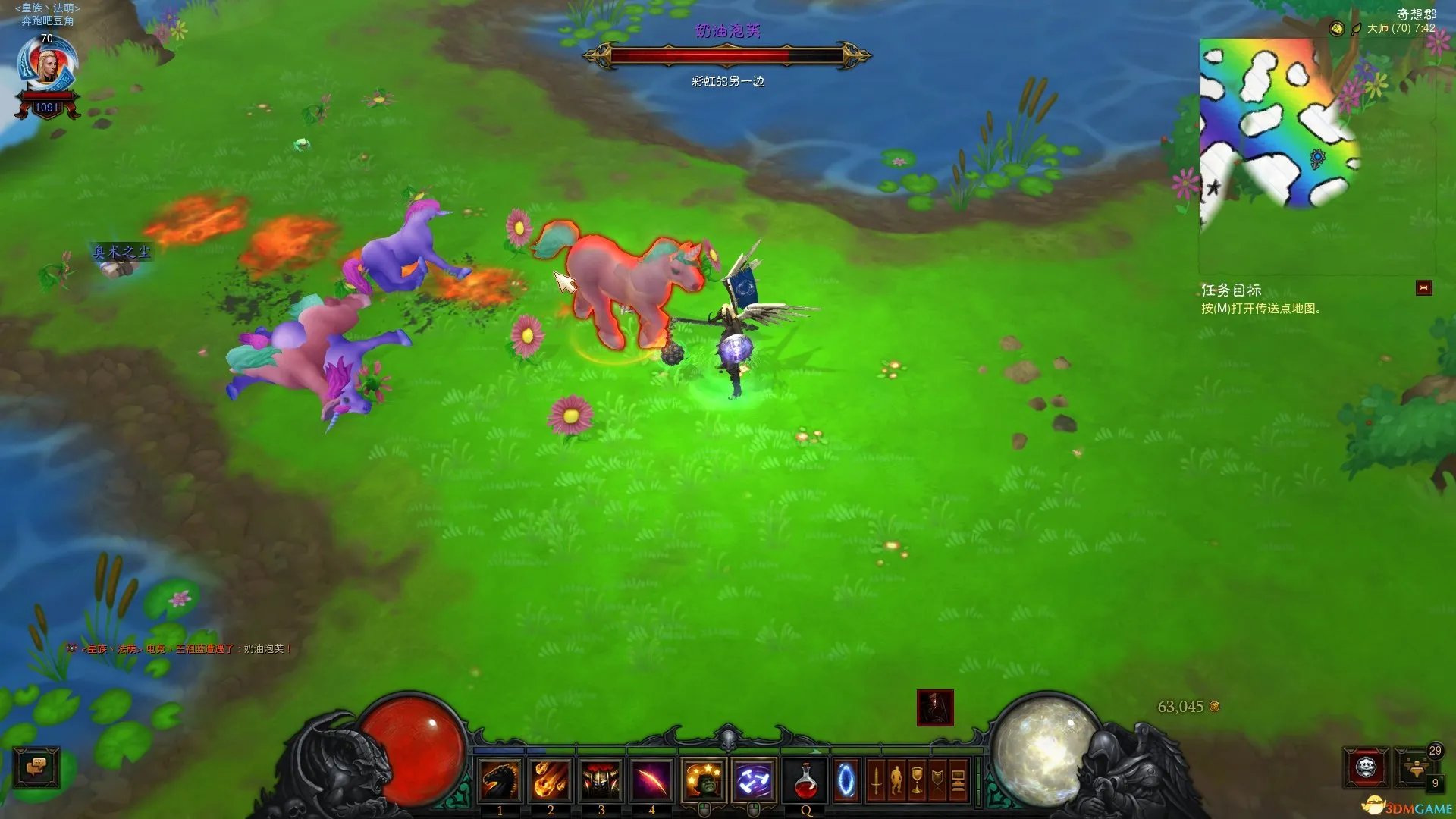Collapse the quest objective tracker
This screenshot has height=819, width=1456.
[x=1423, y=288]
